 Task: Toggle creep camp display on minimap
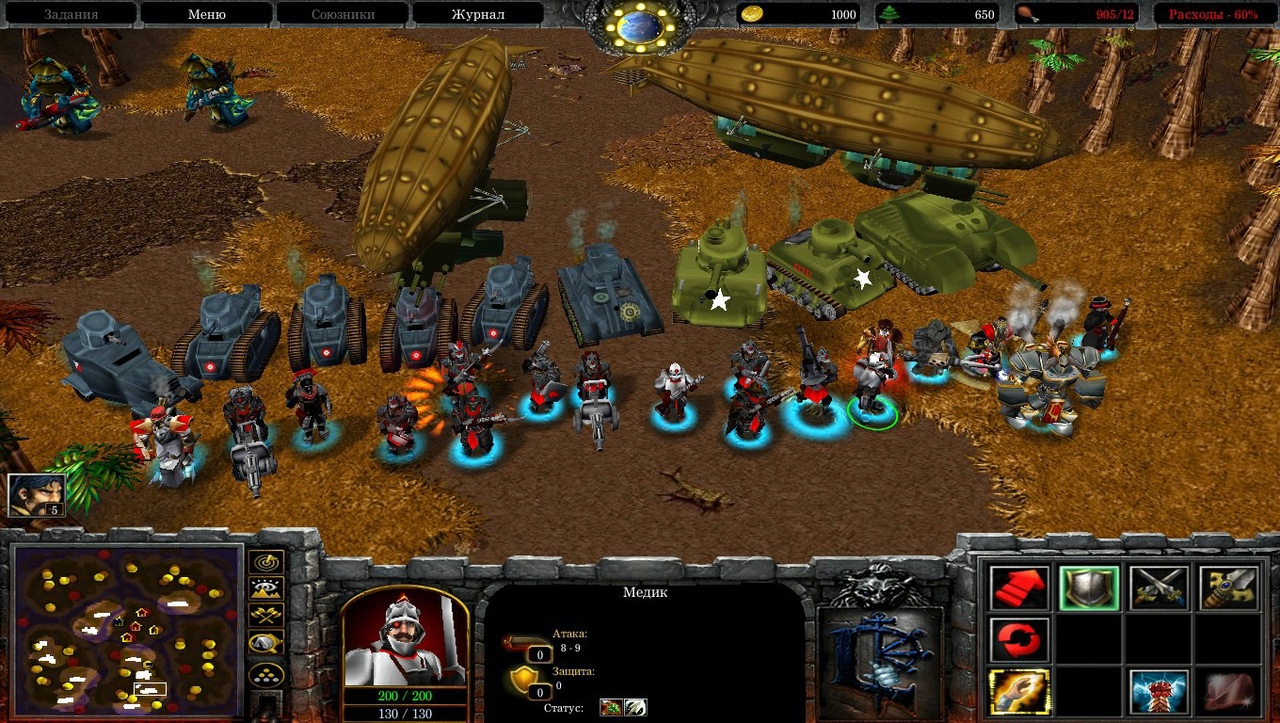point(266,643)
